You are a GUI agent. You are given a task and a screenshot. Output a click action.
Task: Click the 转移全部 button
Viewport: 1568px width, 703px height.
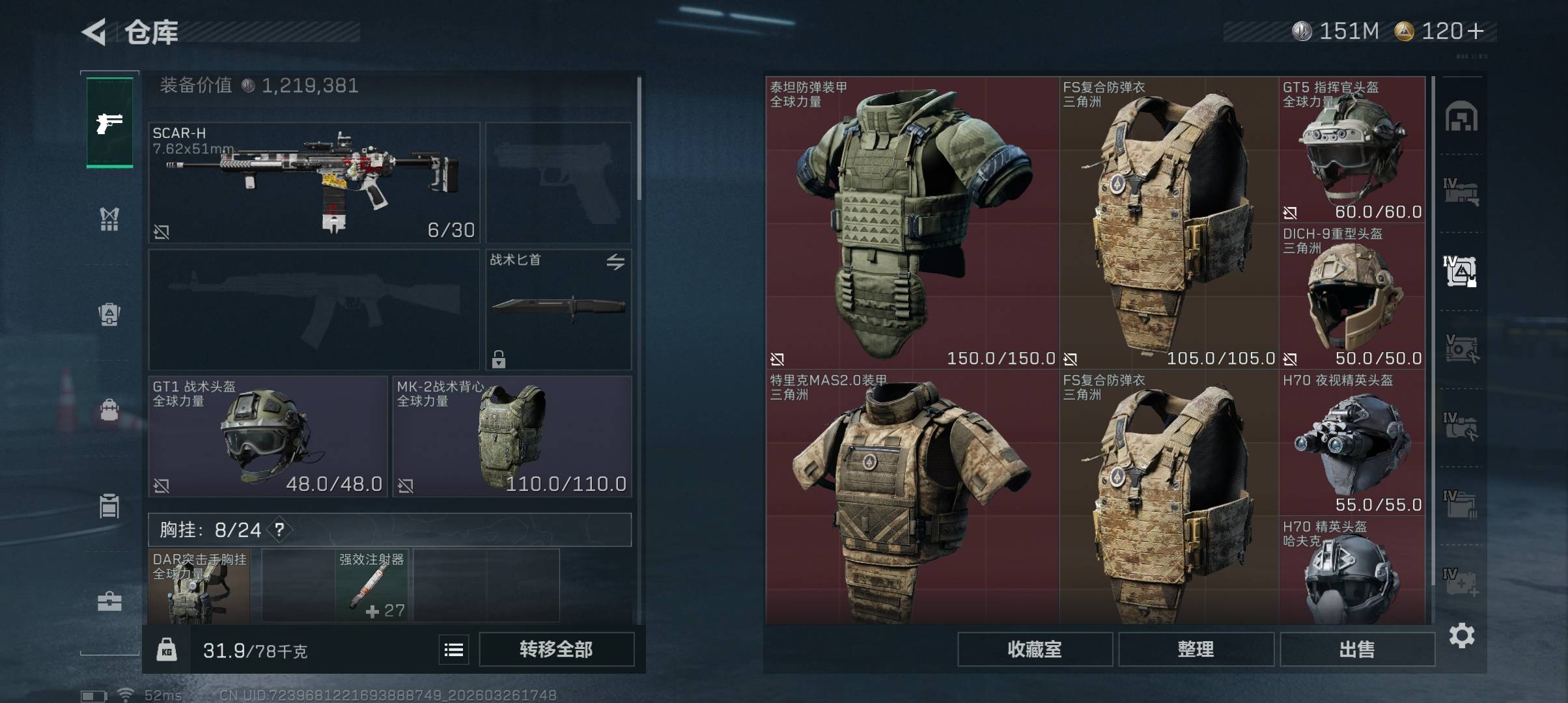(556, 649)
